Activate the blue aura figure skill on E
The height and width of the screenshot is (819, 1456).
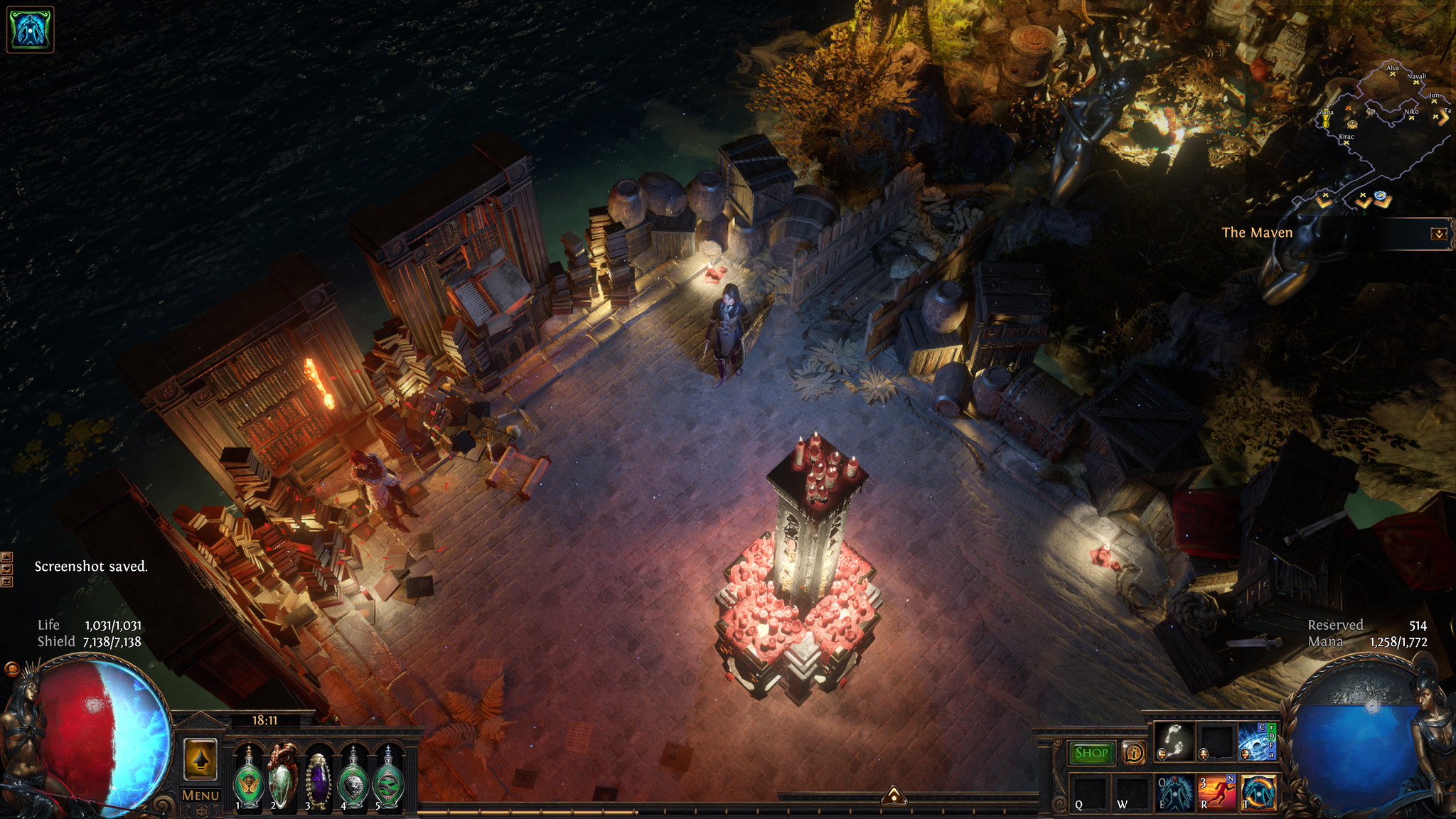tap(1174, 792)
